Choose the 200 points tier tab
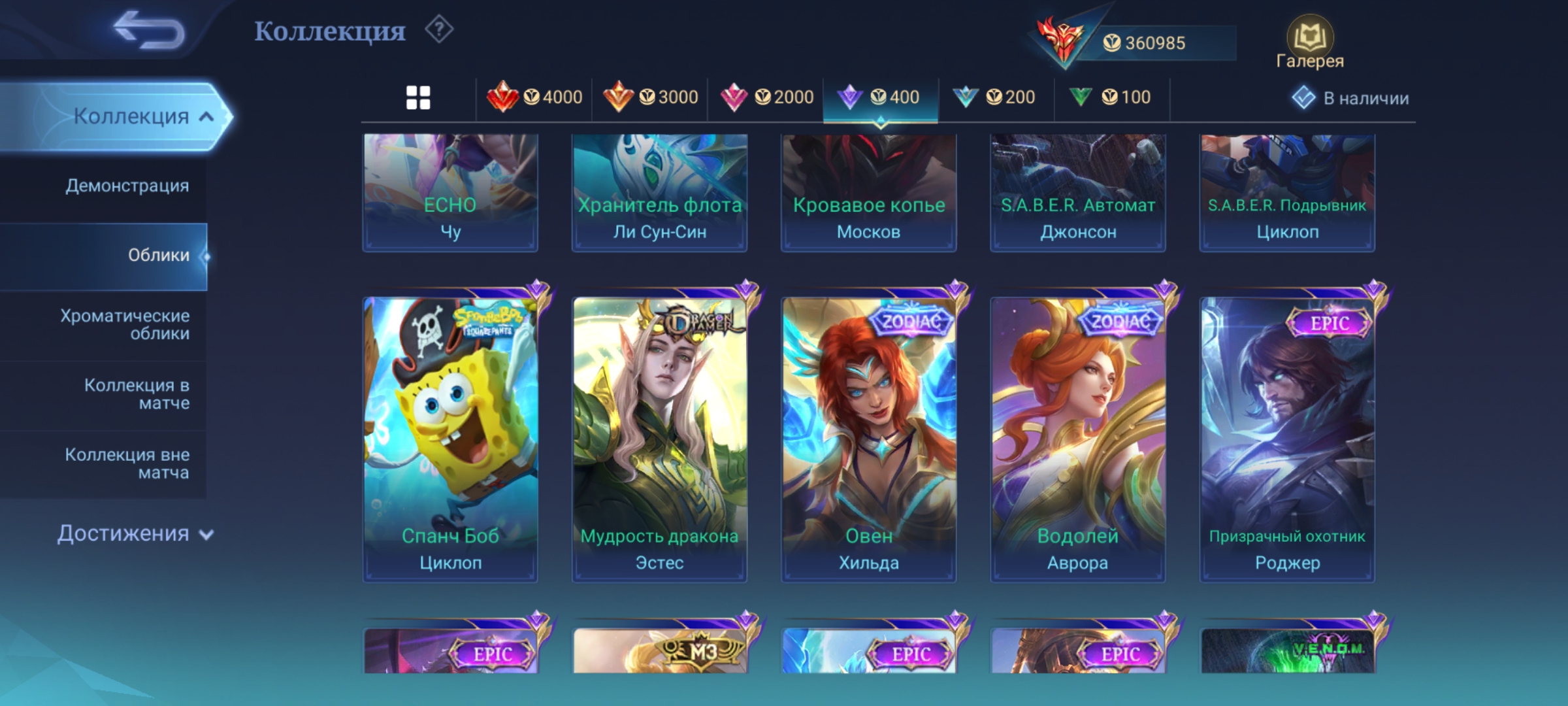 click(x=996, y=98)
